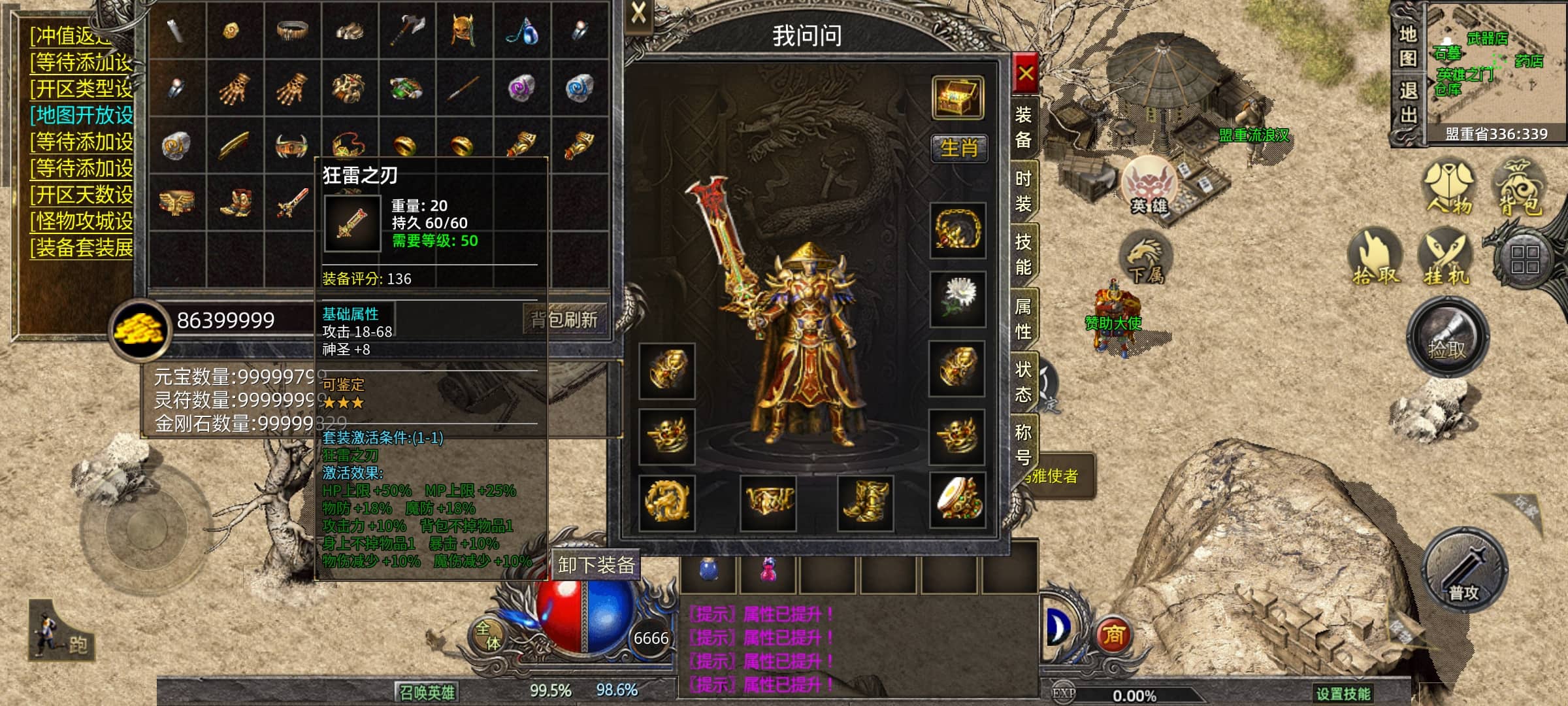The image size is (1568, 706).
Task: Close the character equipment panel
Action: (x=1026, y=73)
